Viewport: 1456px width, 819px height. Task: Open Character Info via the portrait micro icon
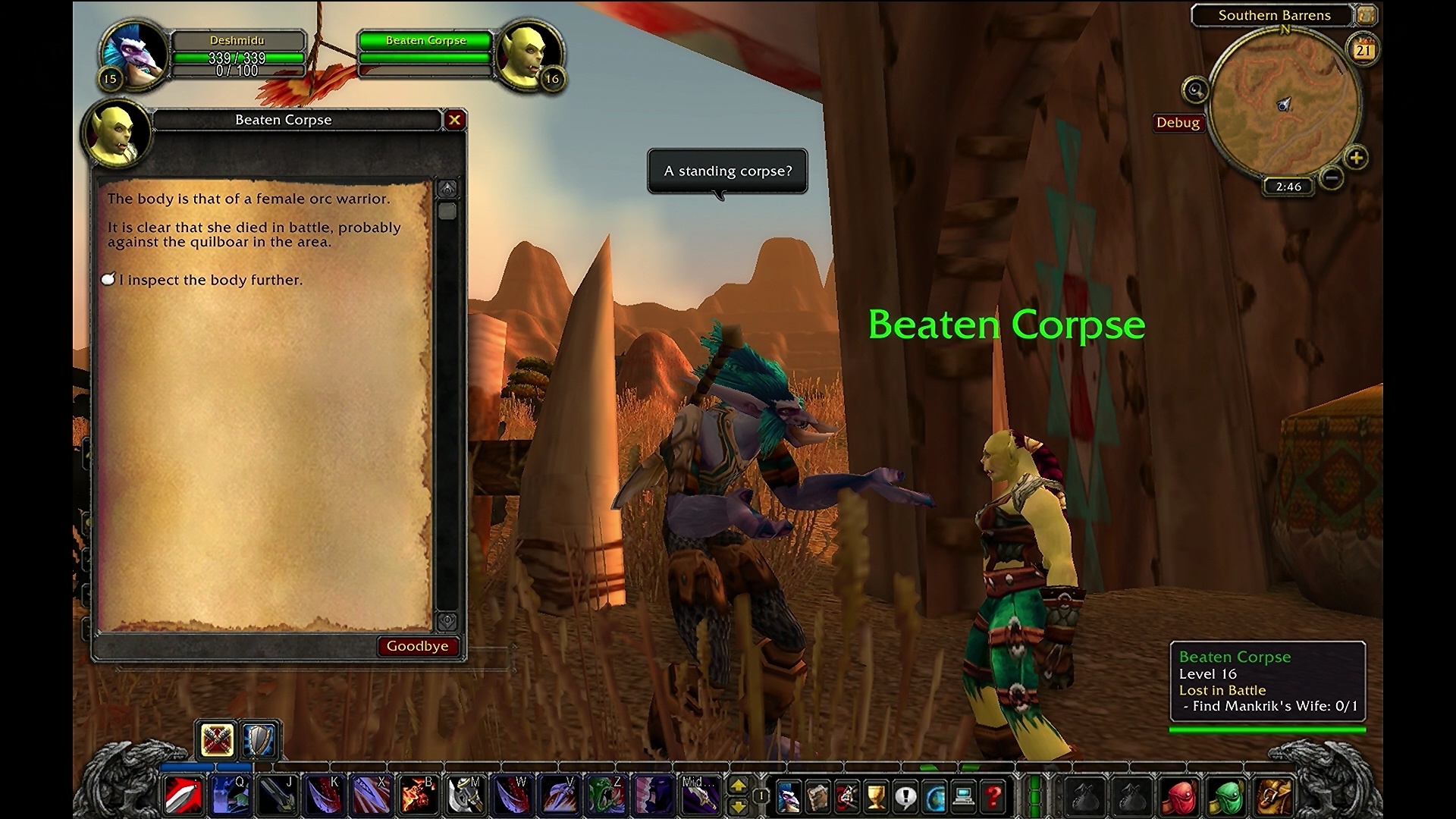pos(789,794)
